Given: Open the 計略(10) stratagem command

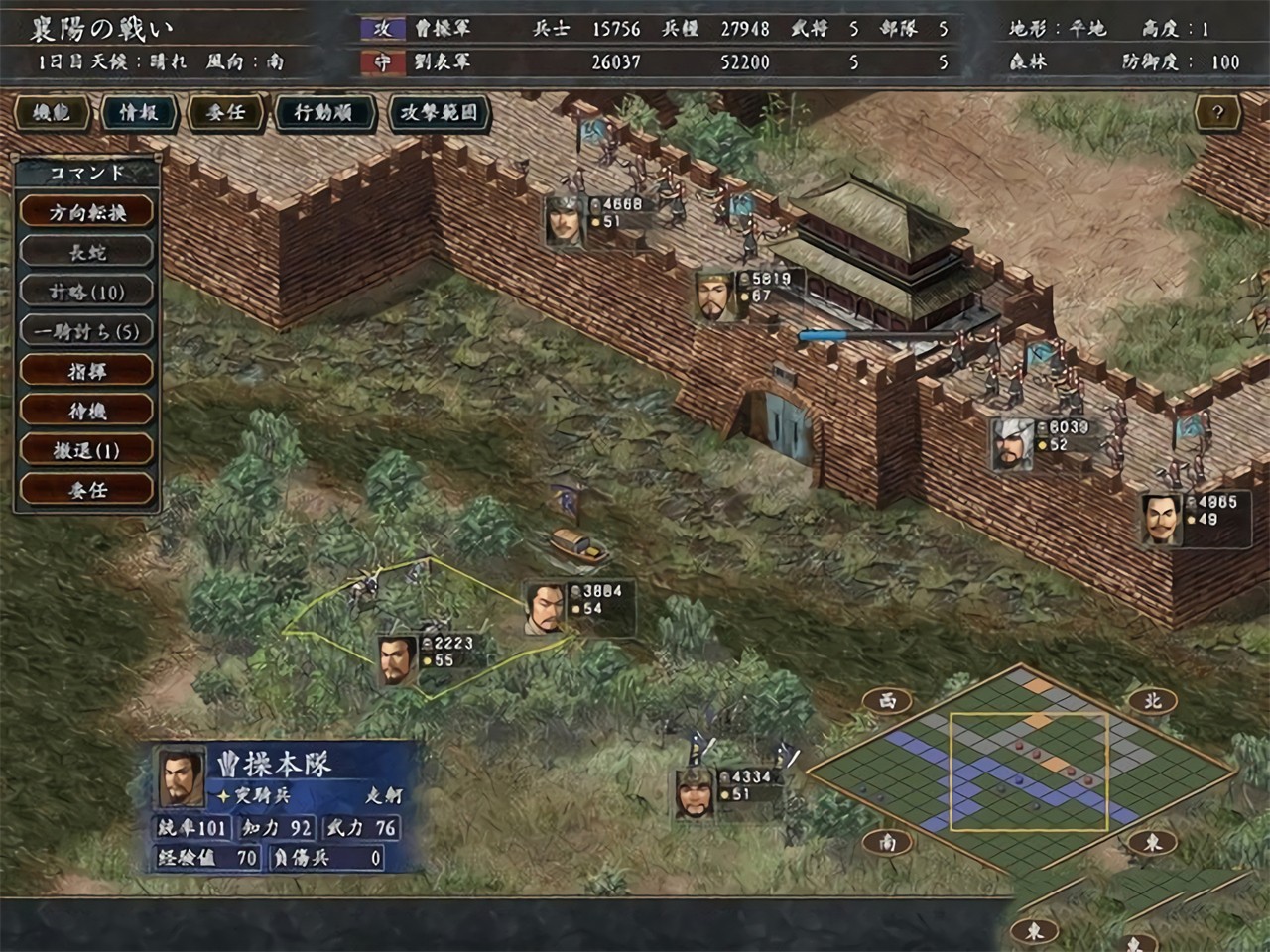Looking at the screenshot, I should point(87,292).
